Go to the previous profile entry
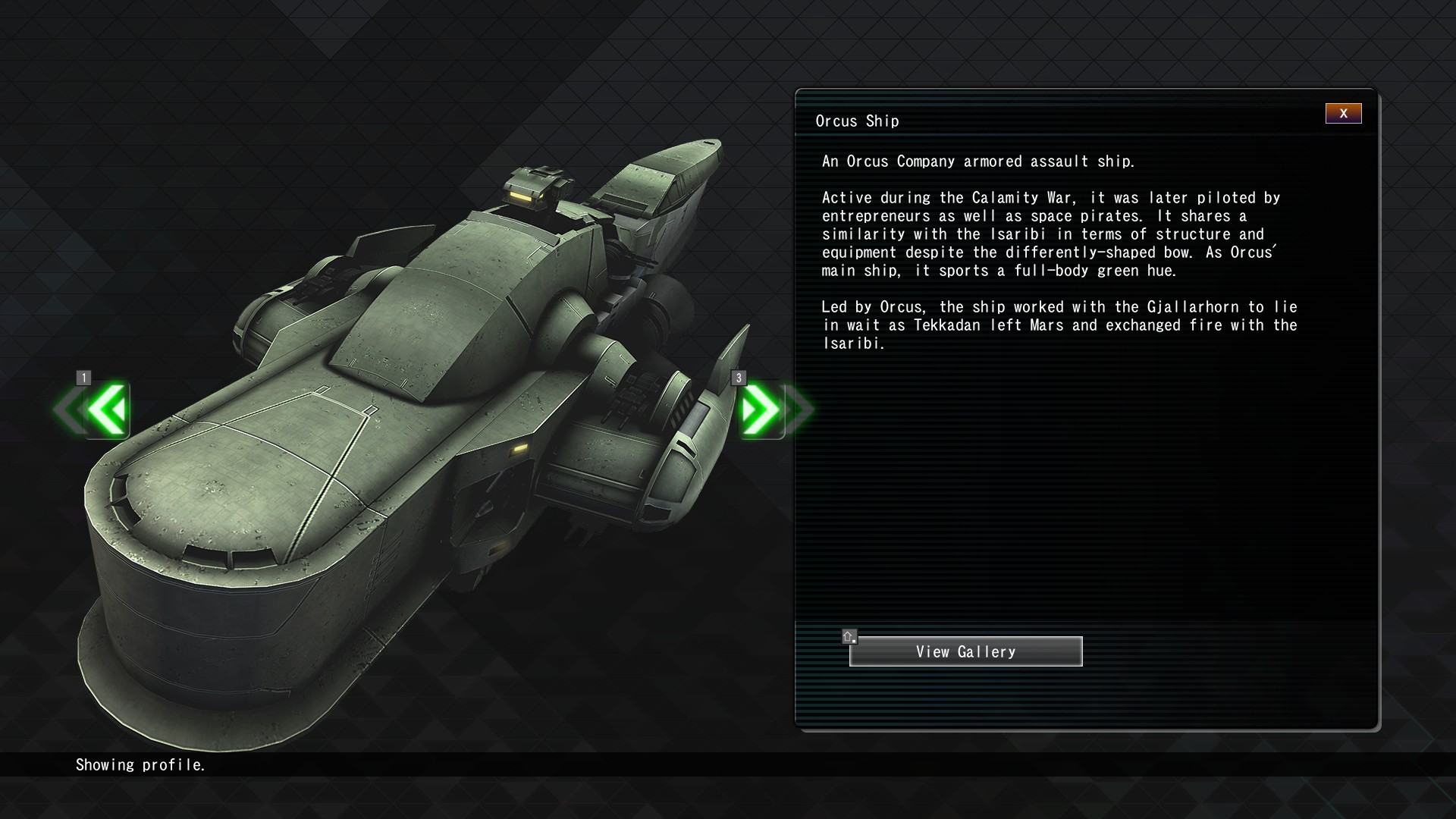Image resolution: width=1456 pixels, height=819 pixels. coord(106,410)
